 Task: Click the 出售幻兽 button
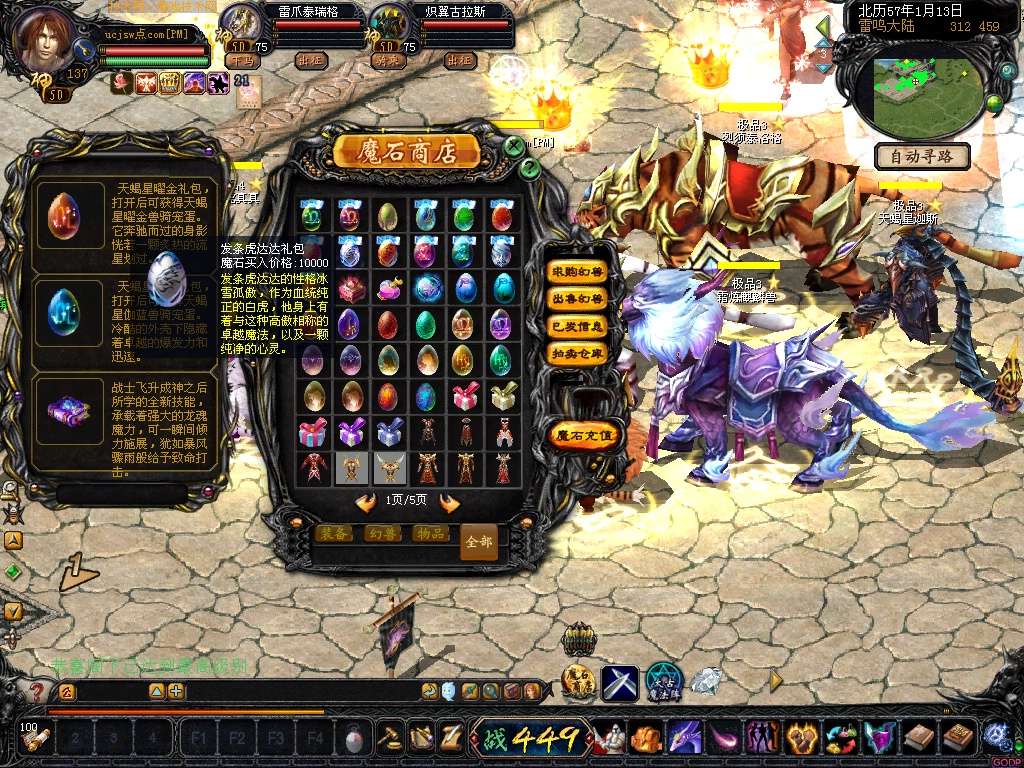click(x=578, y=299)
